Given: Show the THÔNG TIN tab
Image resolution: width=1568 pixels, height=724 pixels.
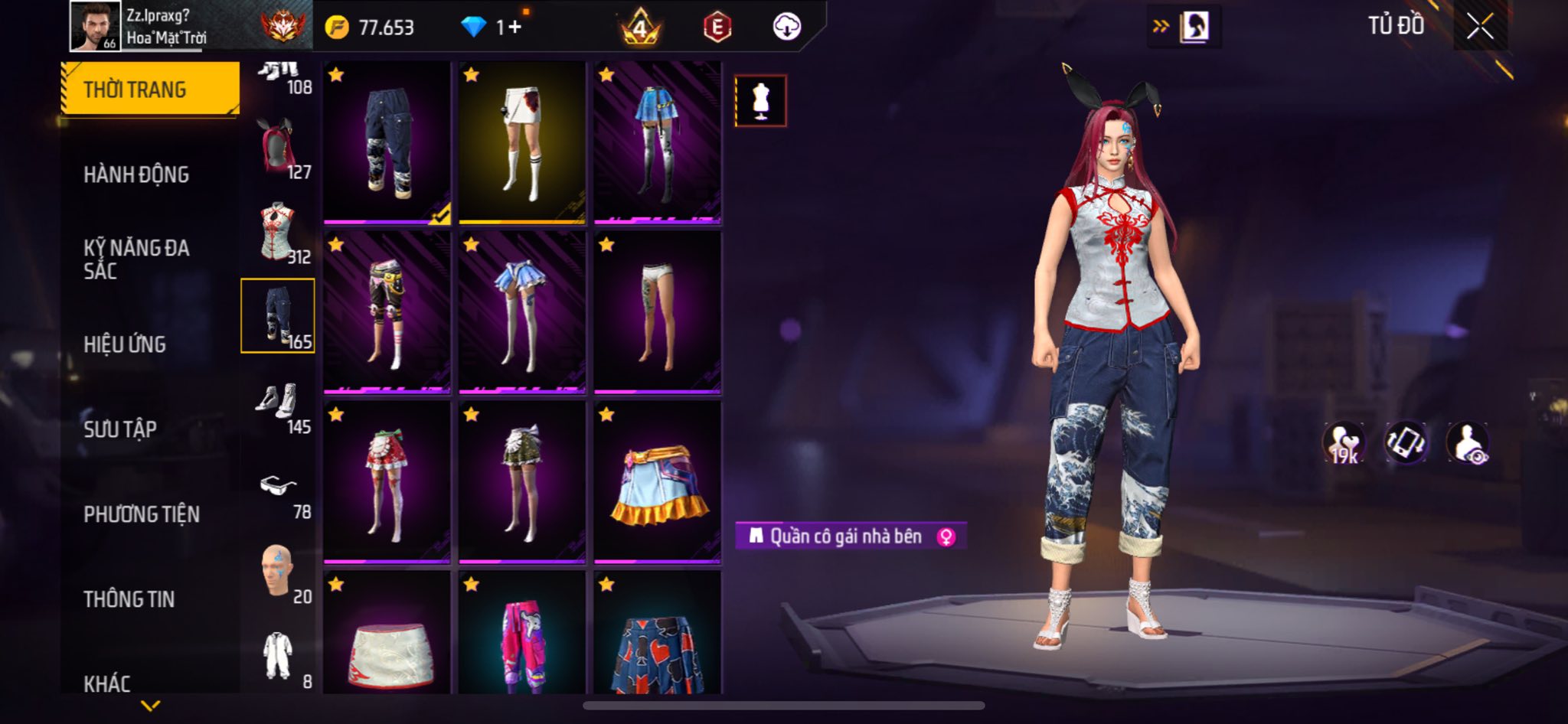Looking at the screenshot, I should (129, 599).
